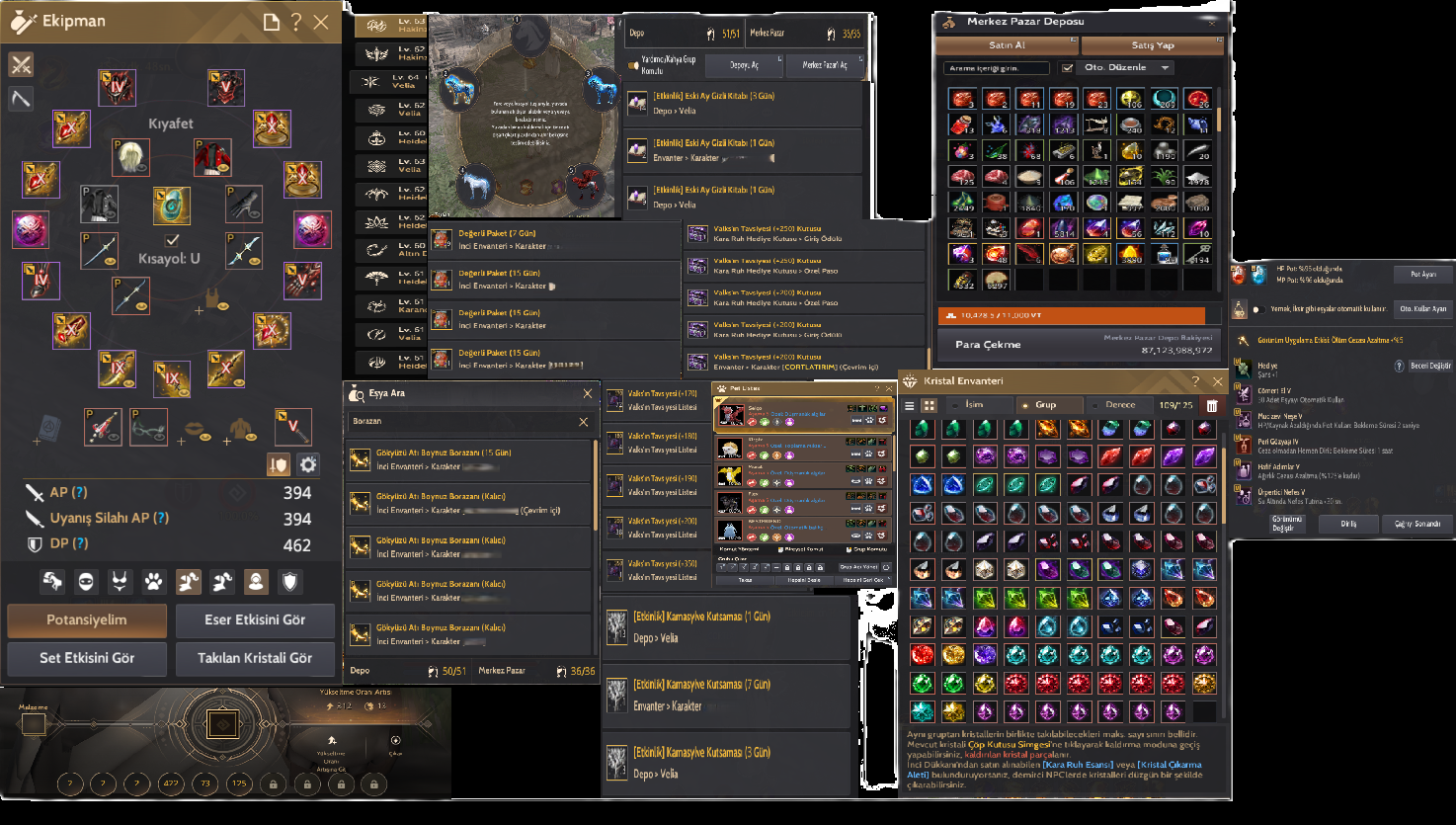
Task: Click the warehouse weight capacity bar
Action: (x=1077, y=315)
